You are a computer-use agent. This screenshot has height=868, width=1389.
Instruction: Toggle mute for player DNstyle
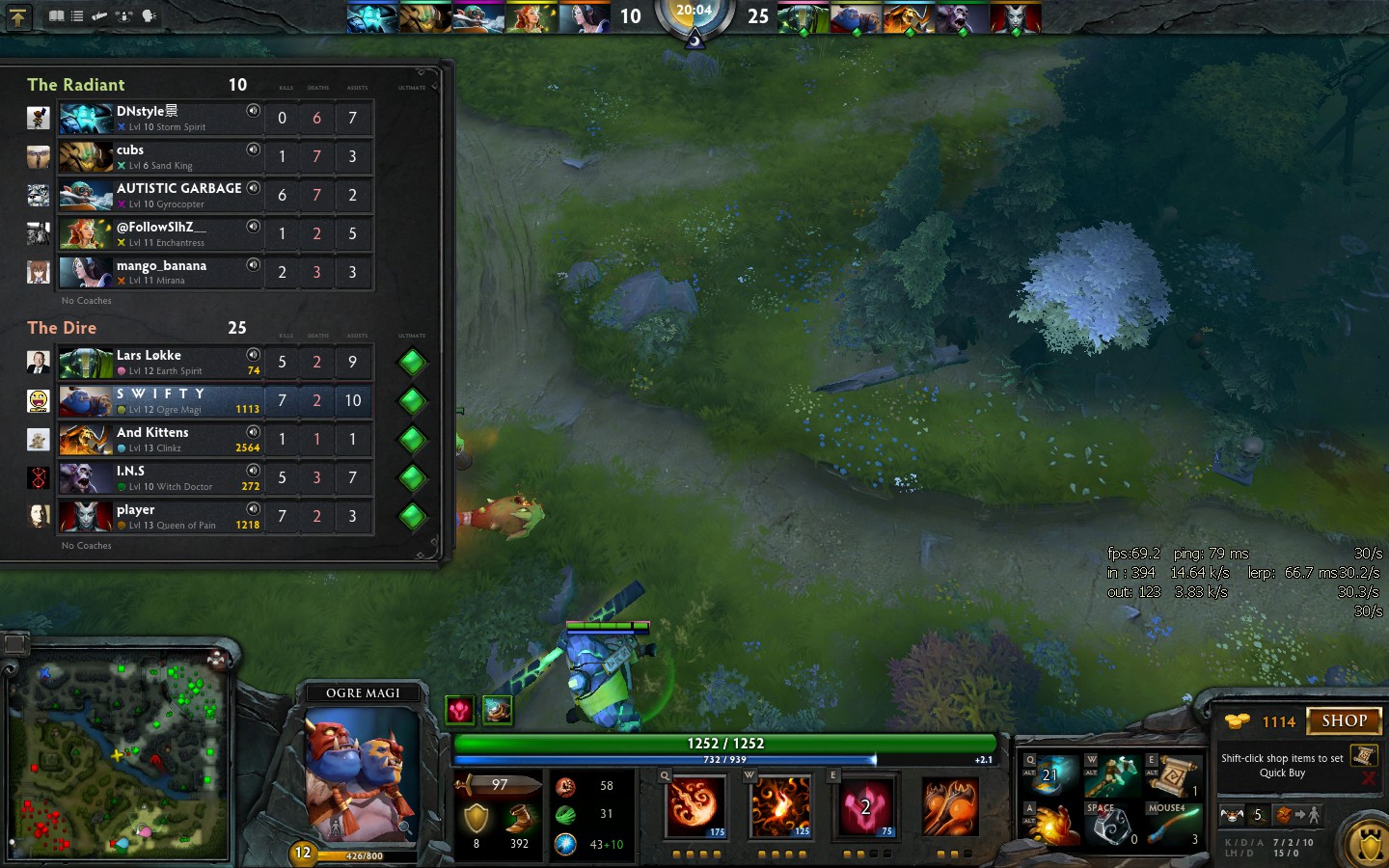pos(253,111)
